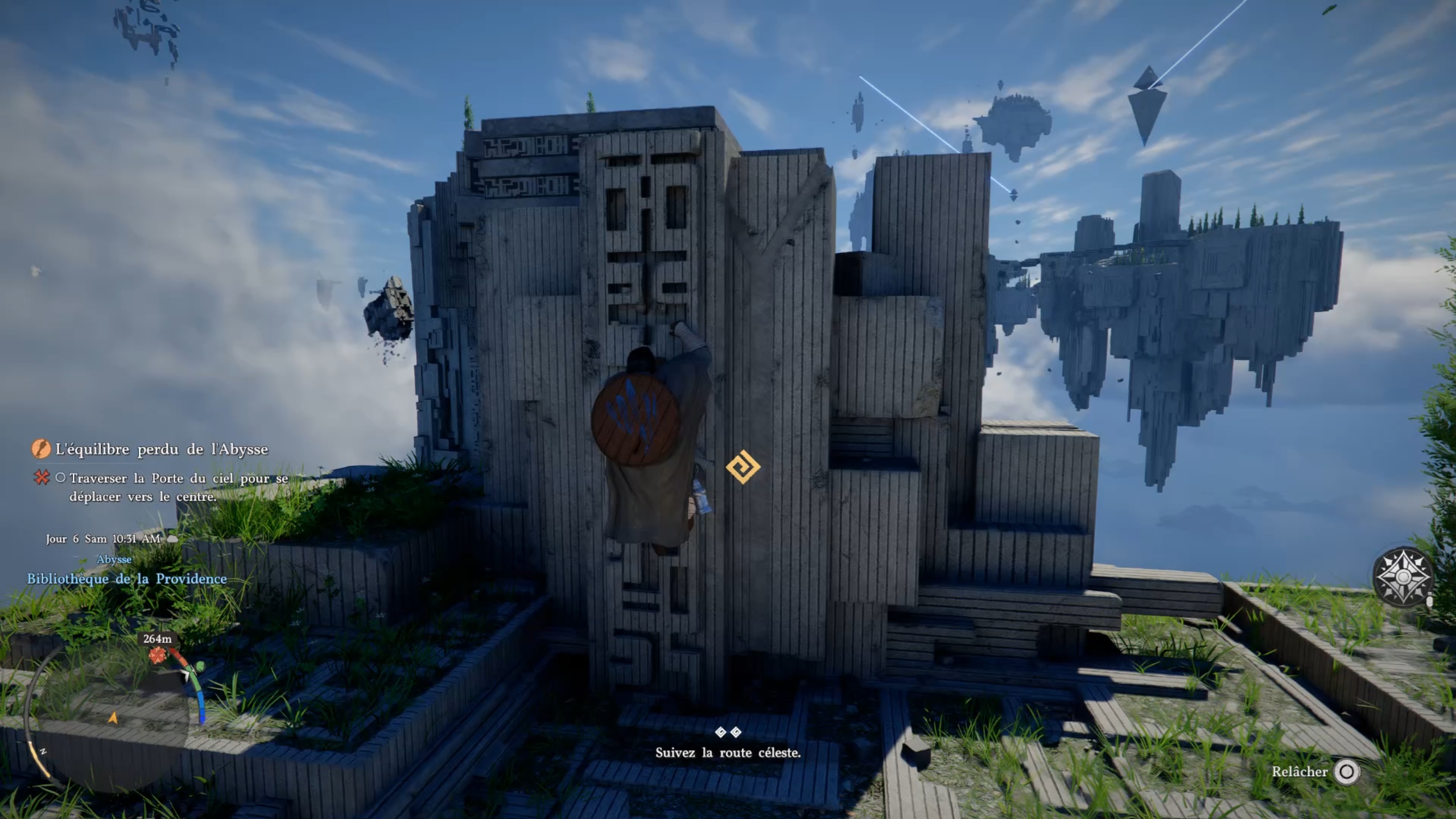Select the golden diamond waypoint marker

click(x=743, y=467)
